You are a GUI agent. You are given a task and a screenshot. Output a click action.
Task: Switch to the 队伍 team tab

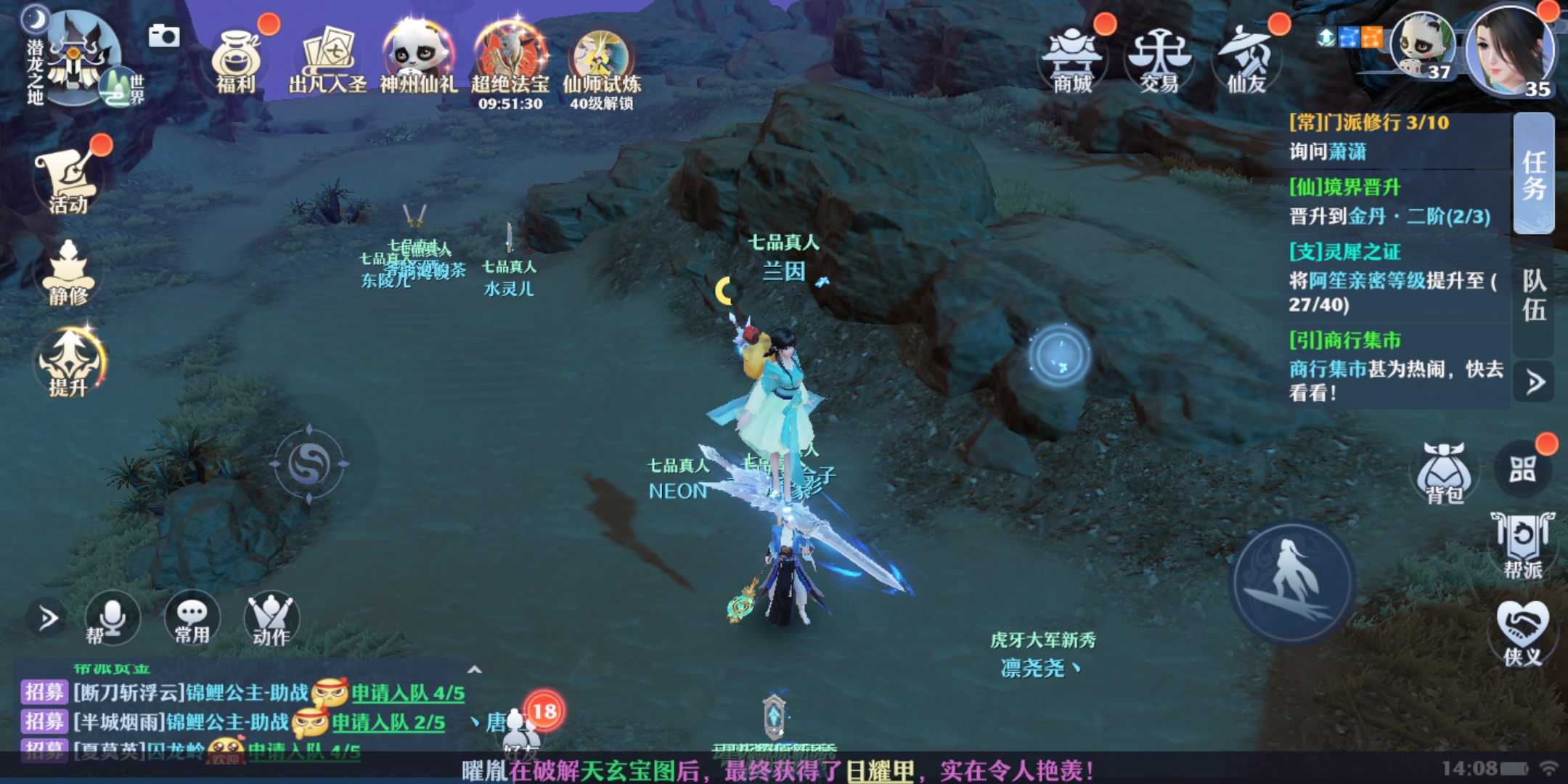coord(1533,295)
